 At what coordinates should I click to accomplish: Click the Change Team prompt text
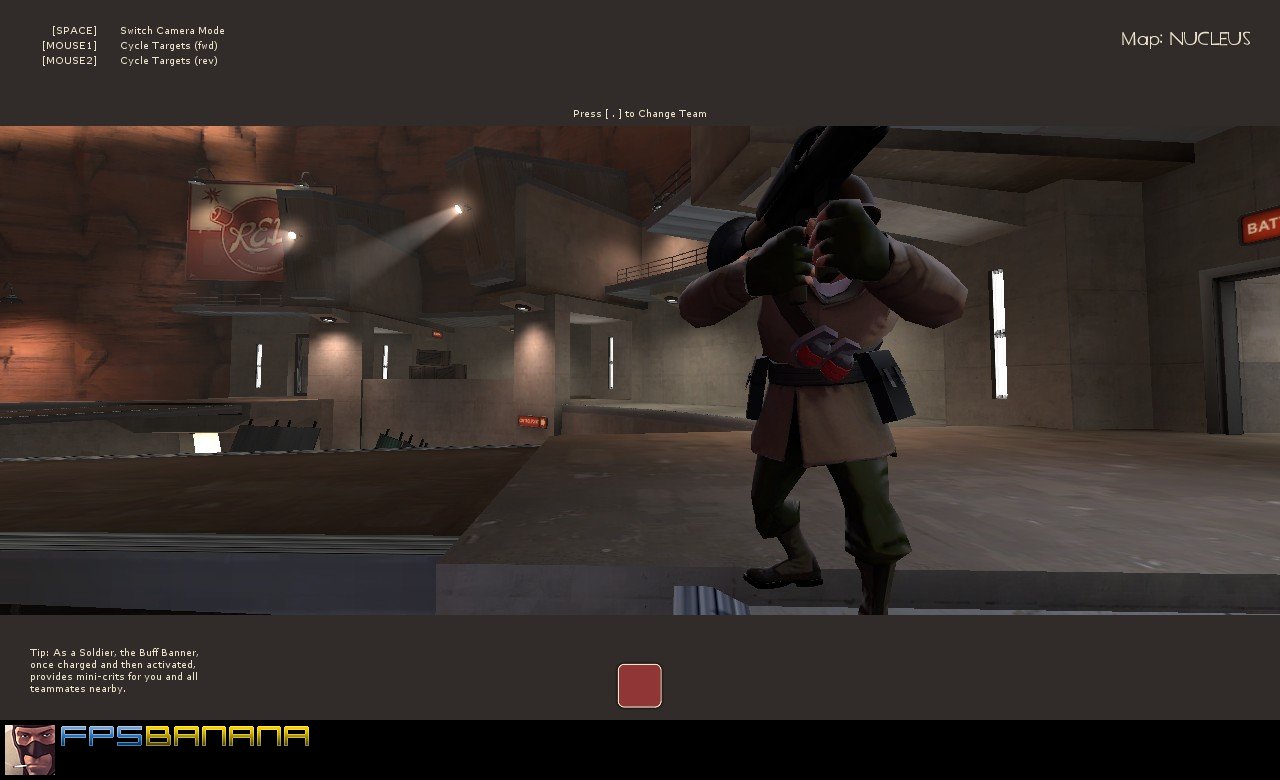[639, 113]
